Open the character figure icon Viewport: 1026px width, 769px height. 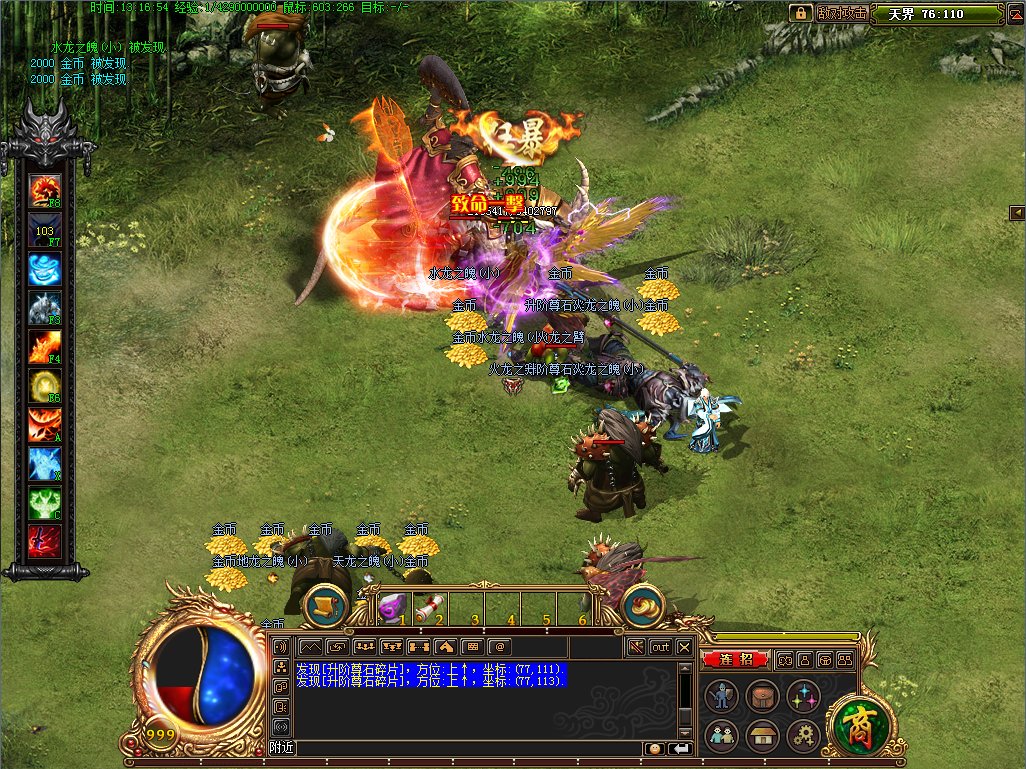click(x=720, y=696)
